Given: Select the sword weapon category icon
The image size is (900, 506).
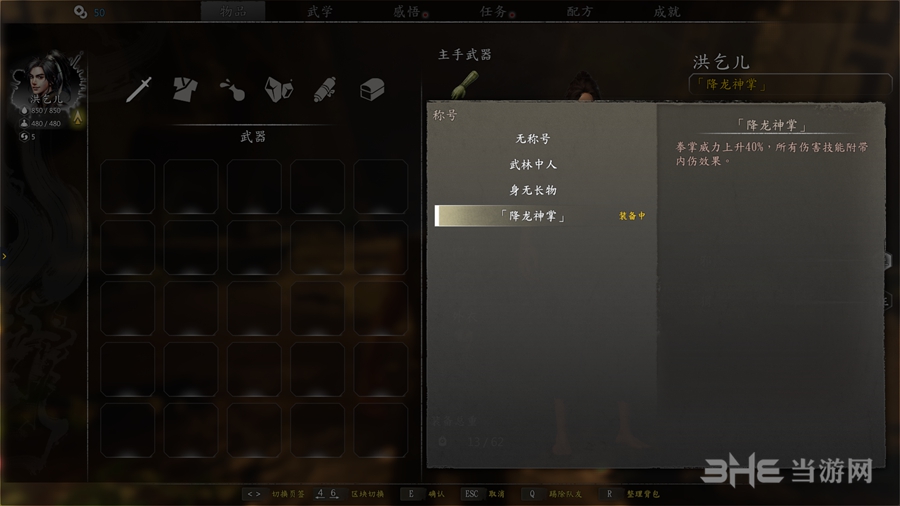Looking at the screenshot, I should click(x=140, y=89).
